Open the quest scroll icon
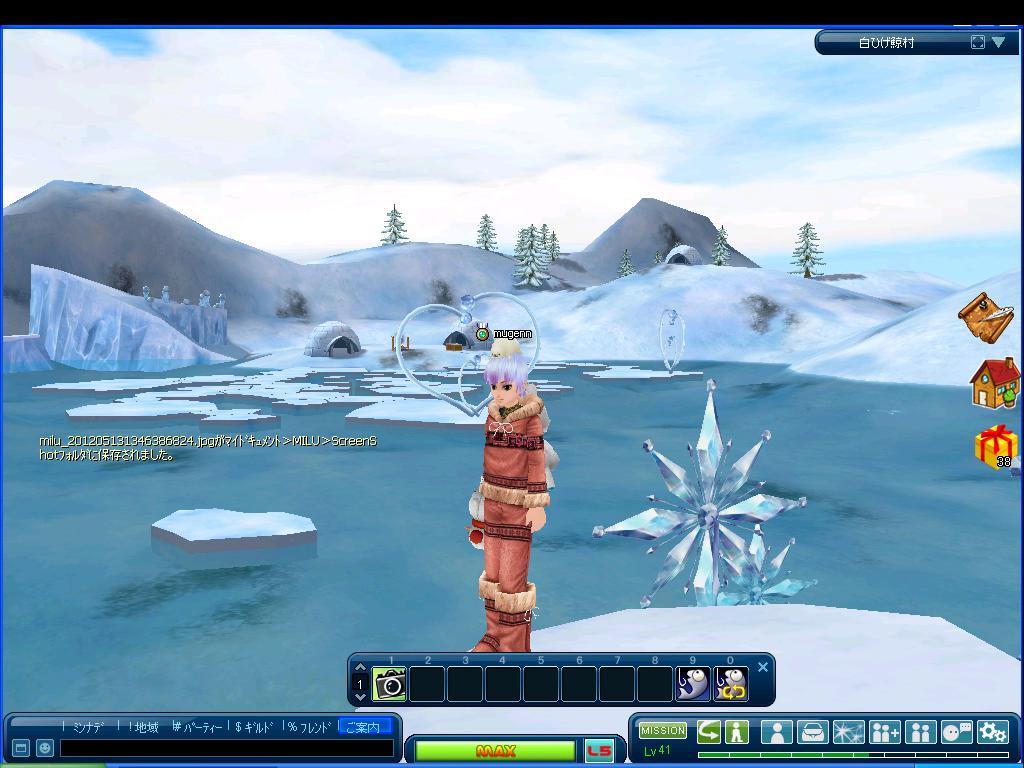 pos(985,317)
